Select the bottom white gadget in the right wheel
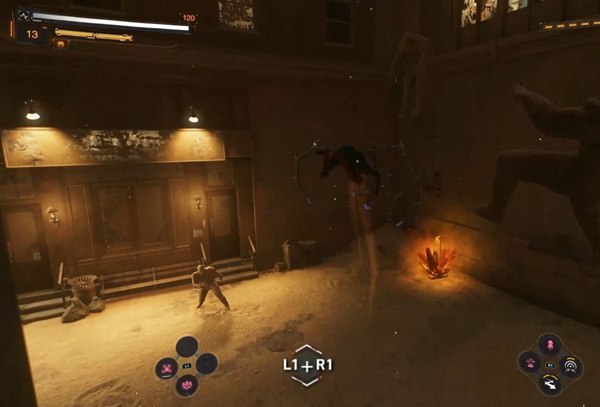 coord(550,383)
